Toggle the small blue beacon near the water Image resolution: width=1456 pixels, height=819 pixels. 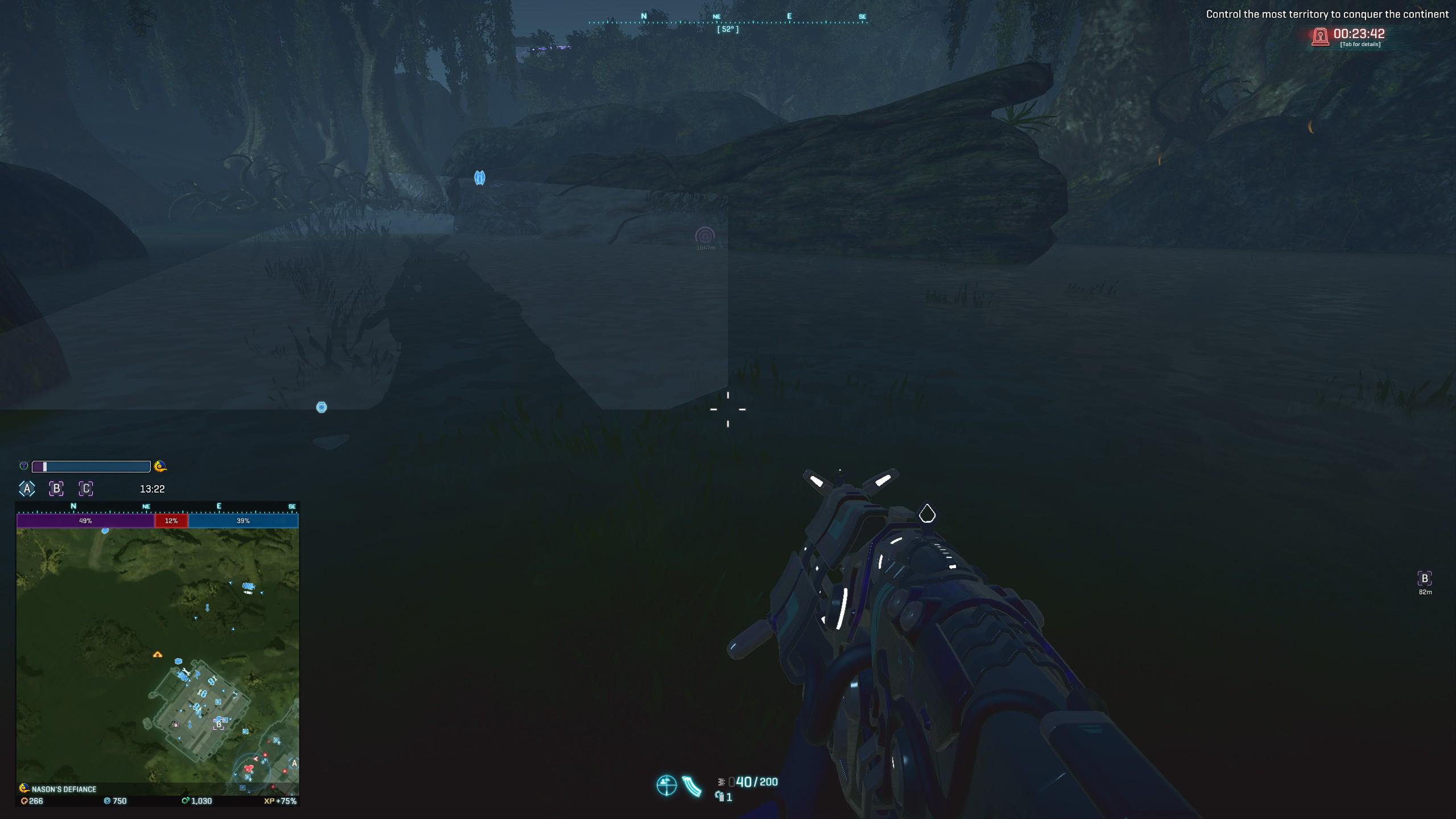coord(321,407)
